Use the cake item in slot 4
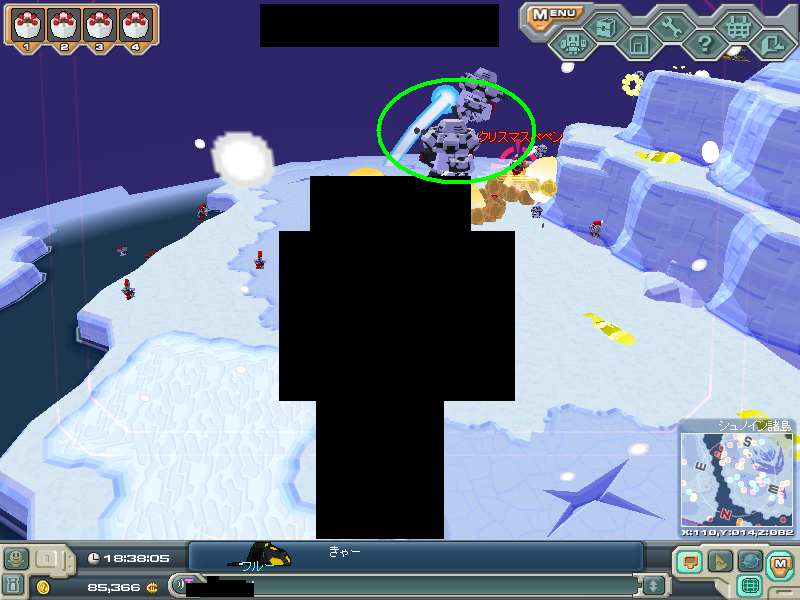 click(135, 26)
